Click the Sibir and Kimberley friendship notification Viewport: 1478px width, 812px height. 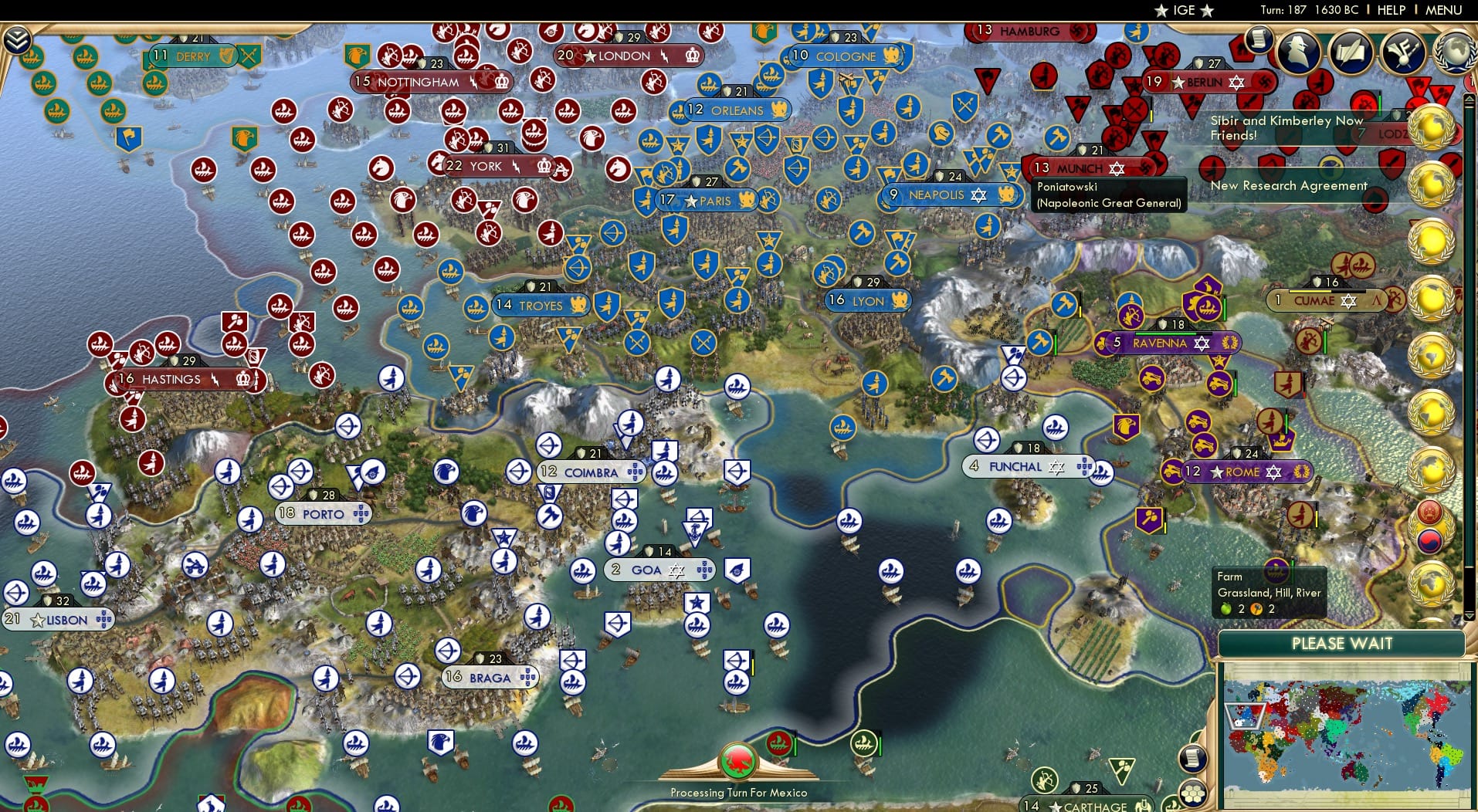[1286, 127]
